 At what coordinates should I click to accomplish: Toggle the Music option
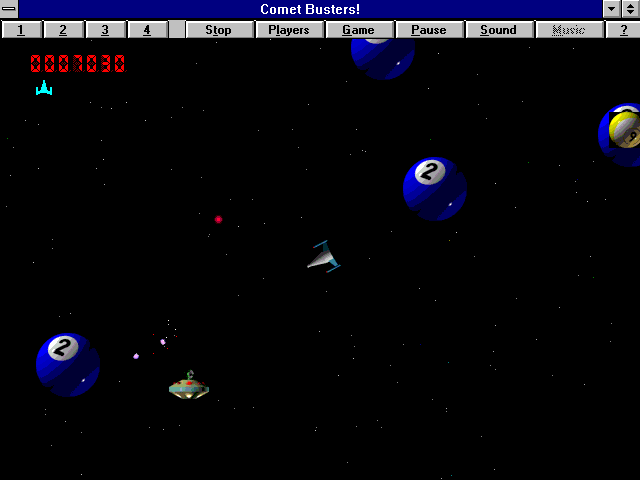pos(569,30)
